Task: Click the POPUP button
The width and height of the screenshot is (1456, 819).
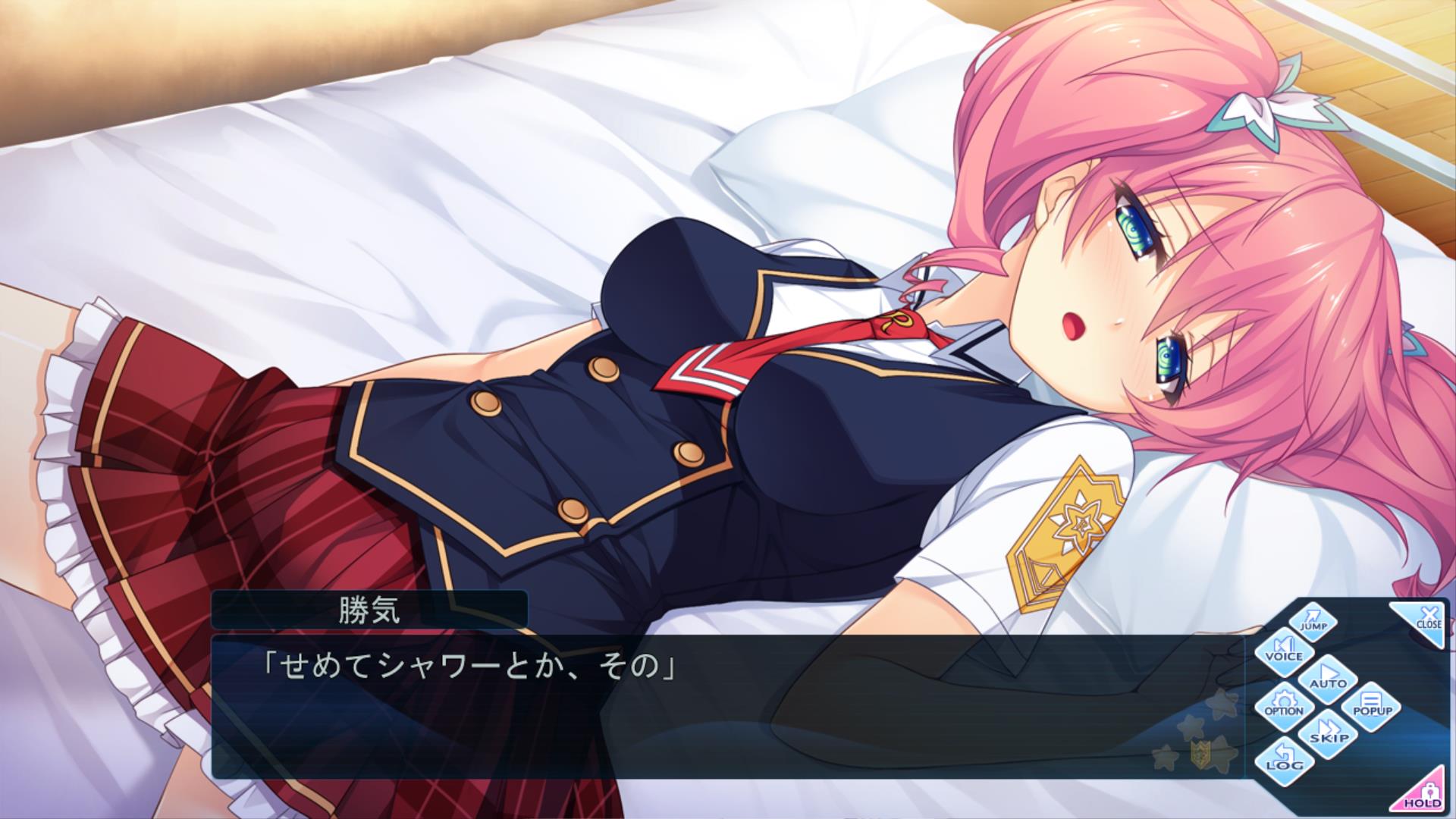Action: coord(1372,706)
